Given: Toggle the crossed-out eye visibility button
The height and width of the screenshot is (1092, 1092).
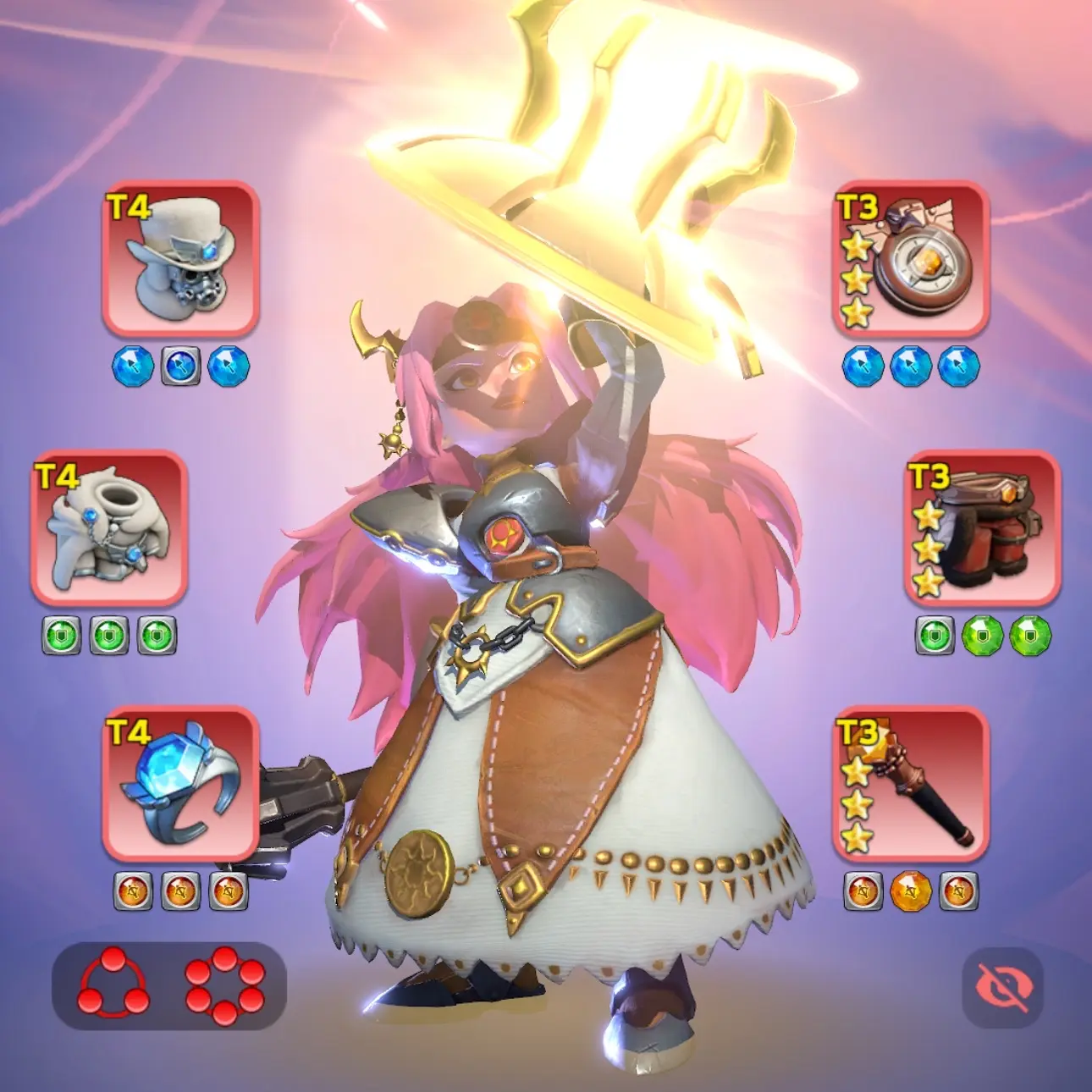Looking at the screenshot, I should point(1003,987).
